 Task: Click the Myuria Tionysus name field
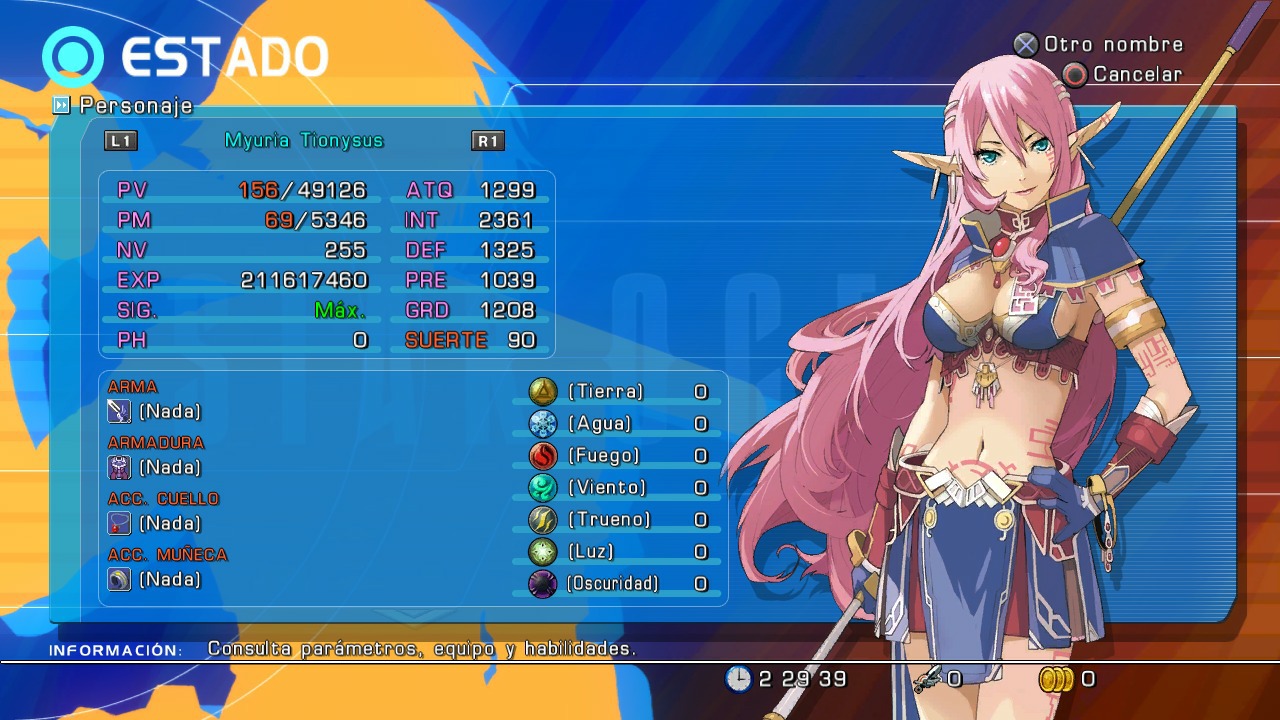(x=302, y=140)
